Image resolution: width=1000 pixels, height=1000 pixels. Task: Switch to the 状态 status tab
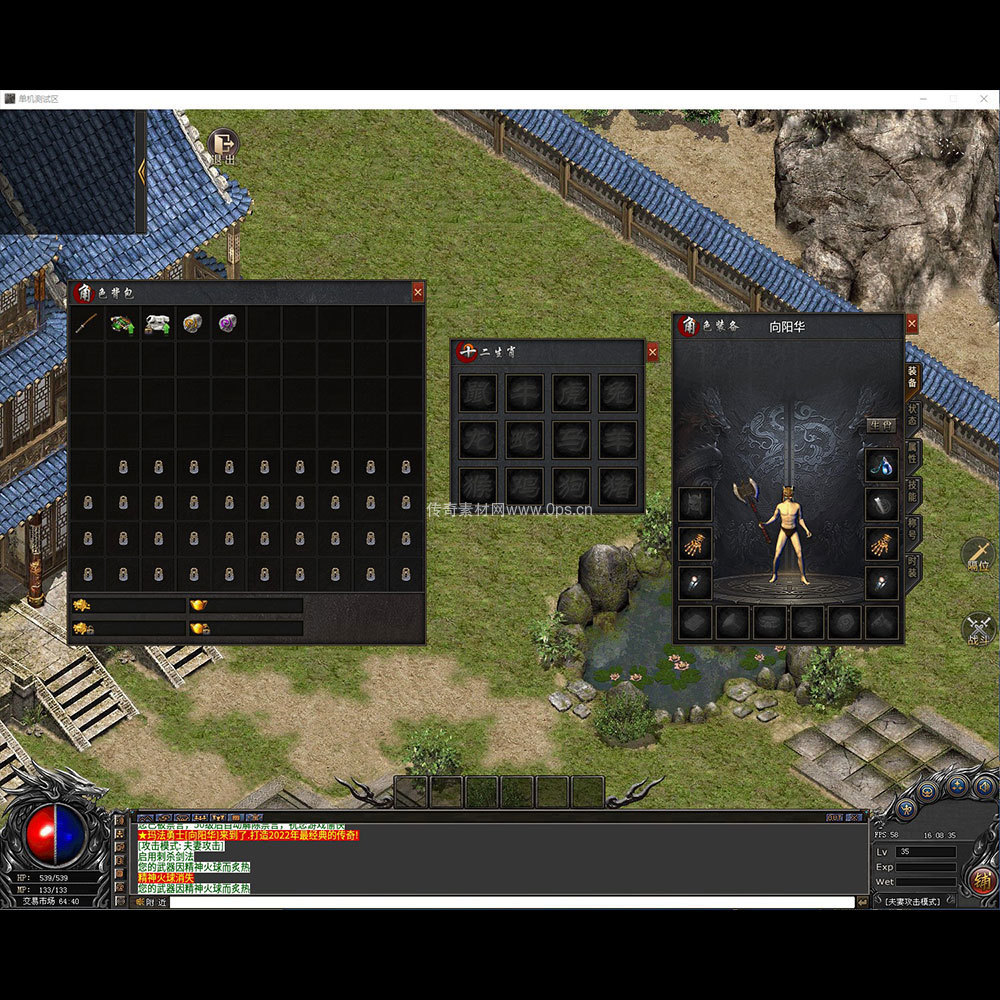pyautogui.click(x=913, y=414)
